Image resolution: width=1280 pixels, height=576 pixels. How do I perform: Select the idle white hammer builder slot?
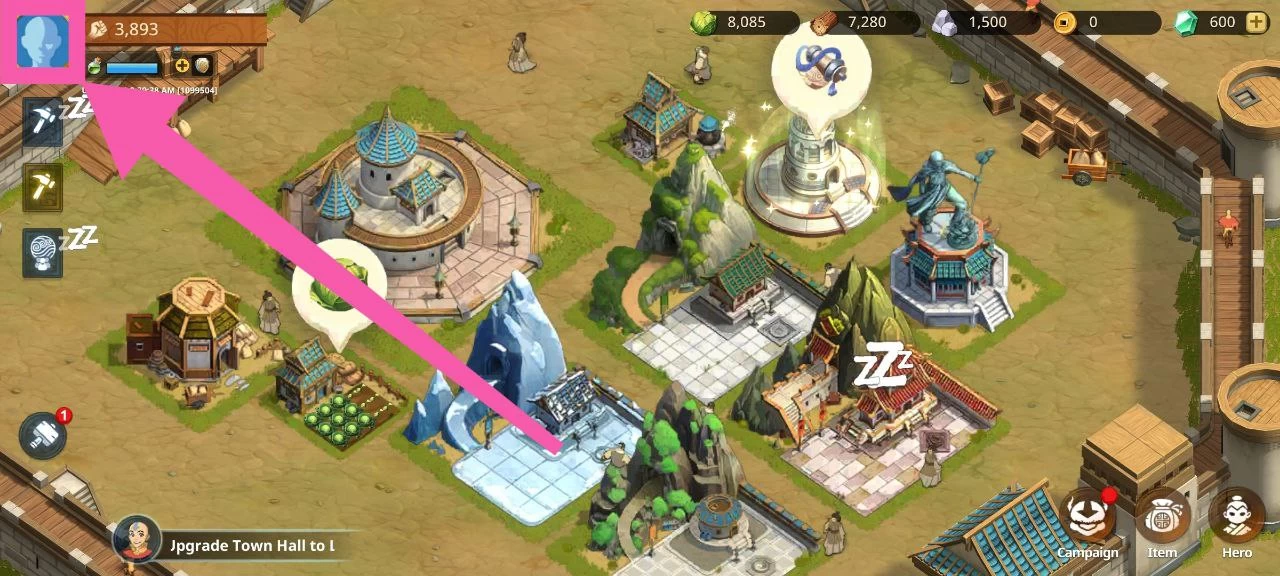pos(43,122)
